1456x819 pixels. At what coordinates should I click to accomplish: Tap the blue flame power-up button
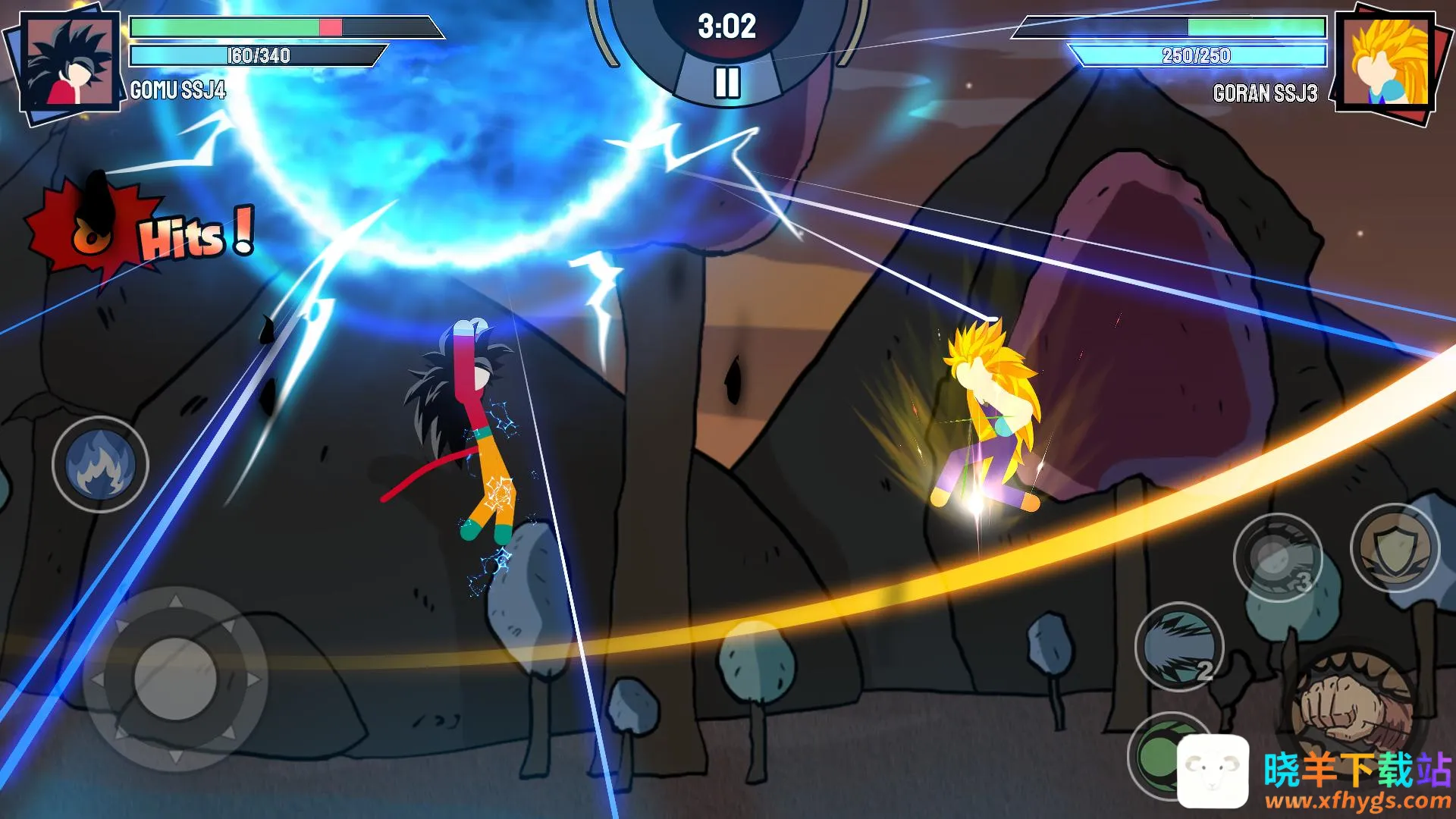[x=100, y=464]
